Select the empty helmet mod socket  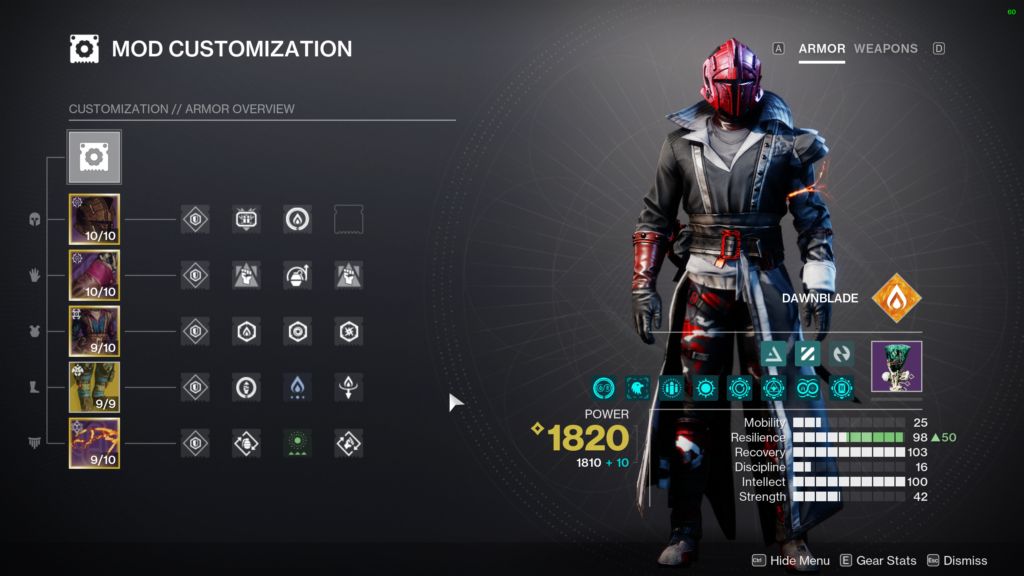349,220
